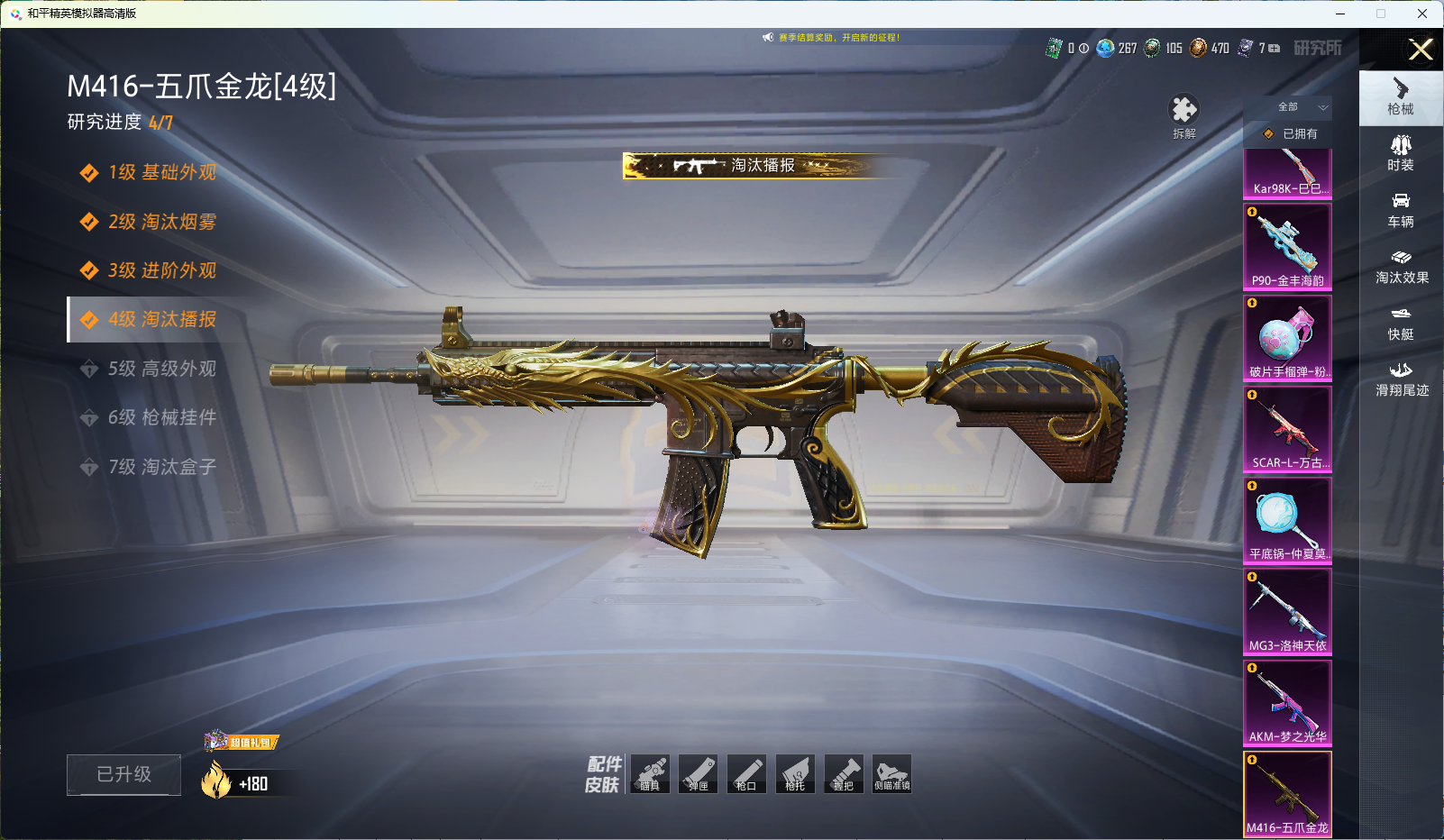1444x840 pixels.
Task: Open the 握把 grip attachment skin slot
Action: click(x=844, y=774)
